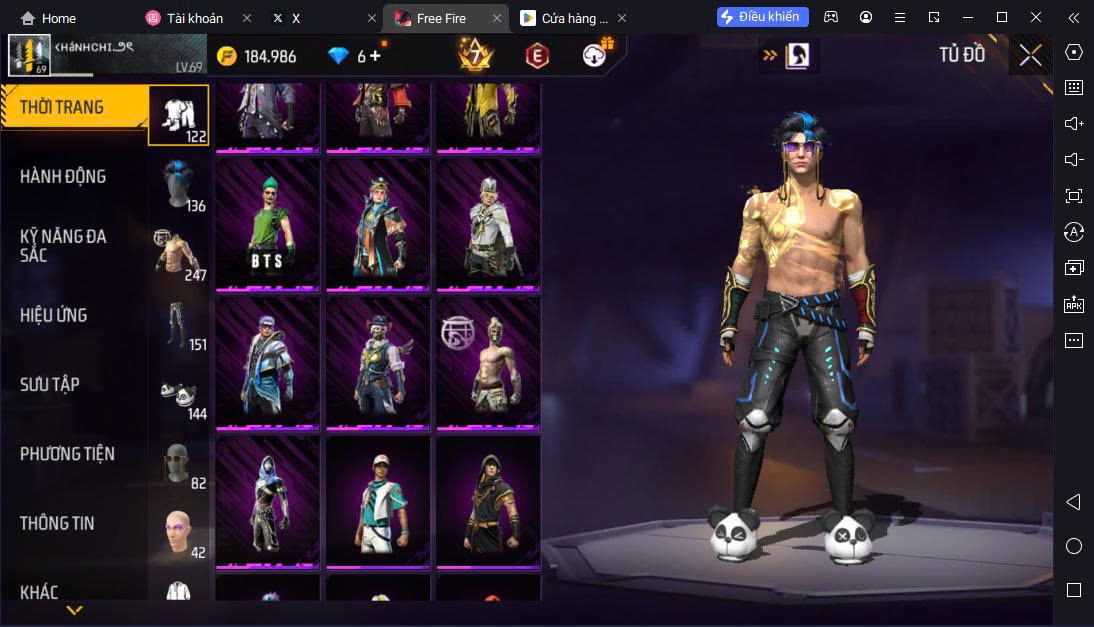
Task: Choose the black and gold hoodie outfit
Action: [488, 501]
